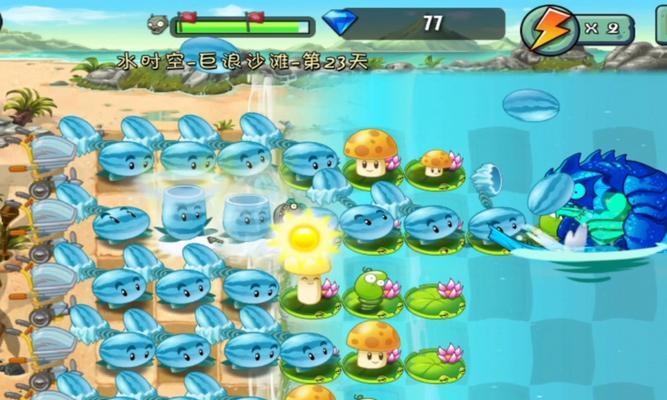Activate the lightning bolt power-up button
Image resolution: width=667 pixels, height=400 pixels.
coord(548,29)
